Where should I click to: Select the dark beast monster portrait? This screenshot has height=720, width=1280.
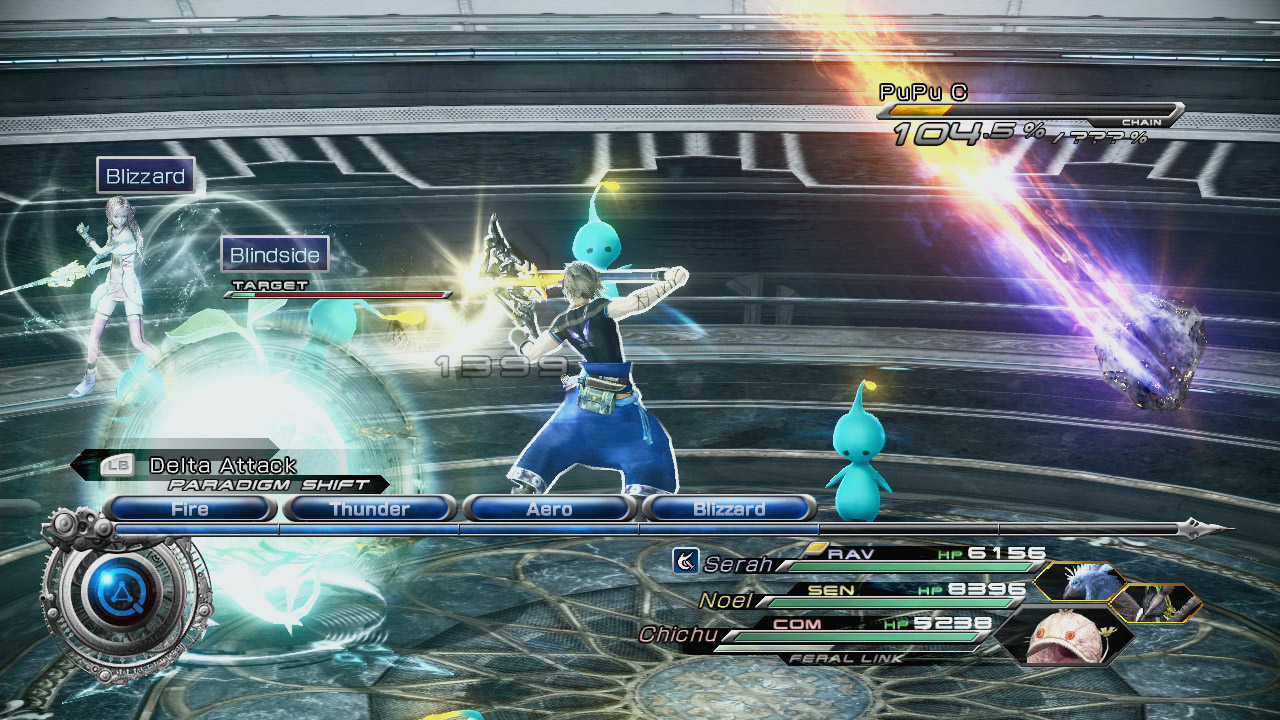coord(1155,602)
